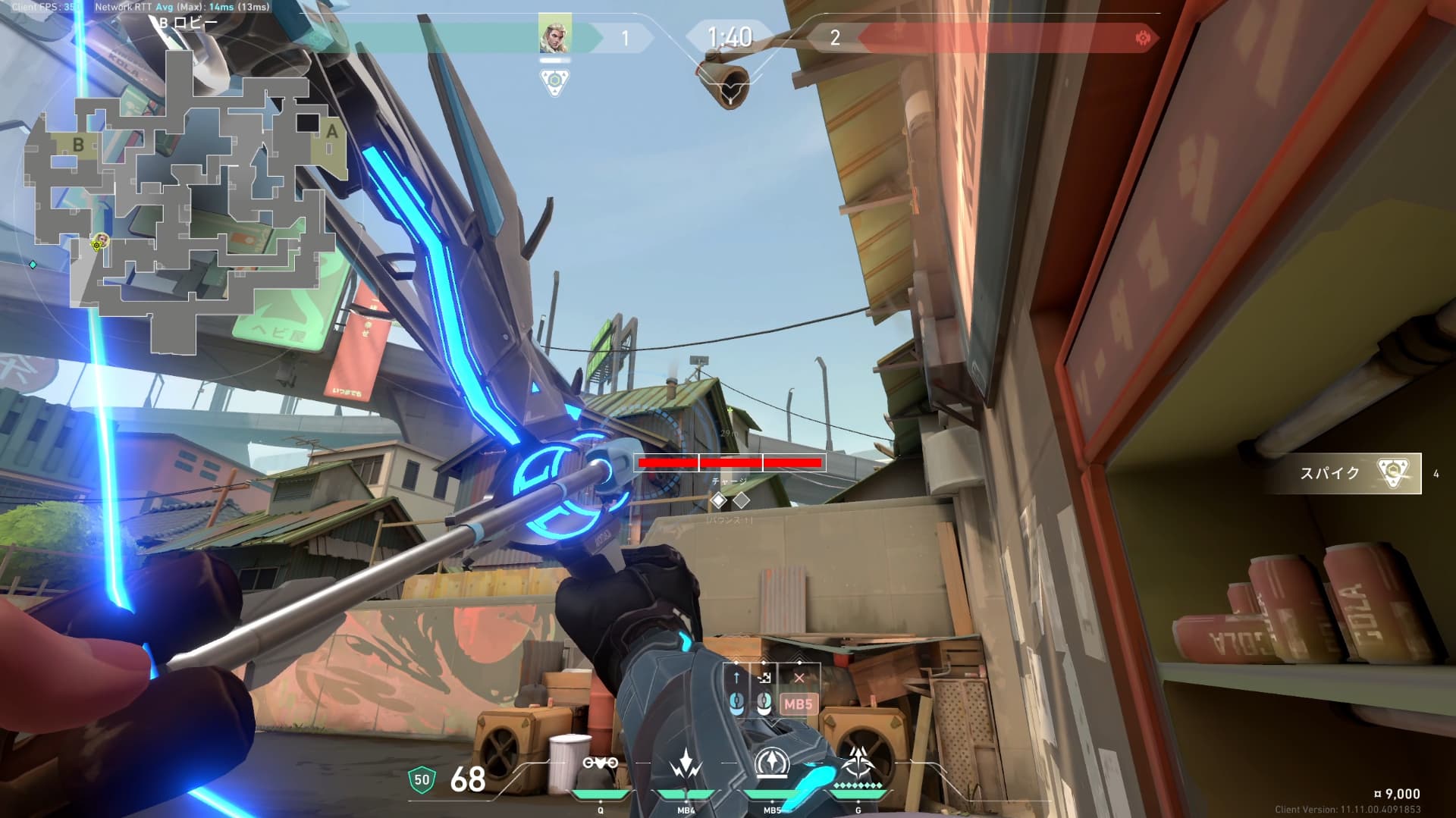Viewport: 1456px width, 818px height.
Task: Click the player marker on the minimap
Action: [x=99, y=242]
